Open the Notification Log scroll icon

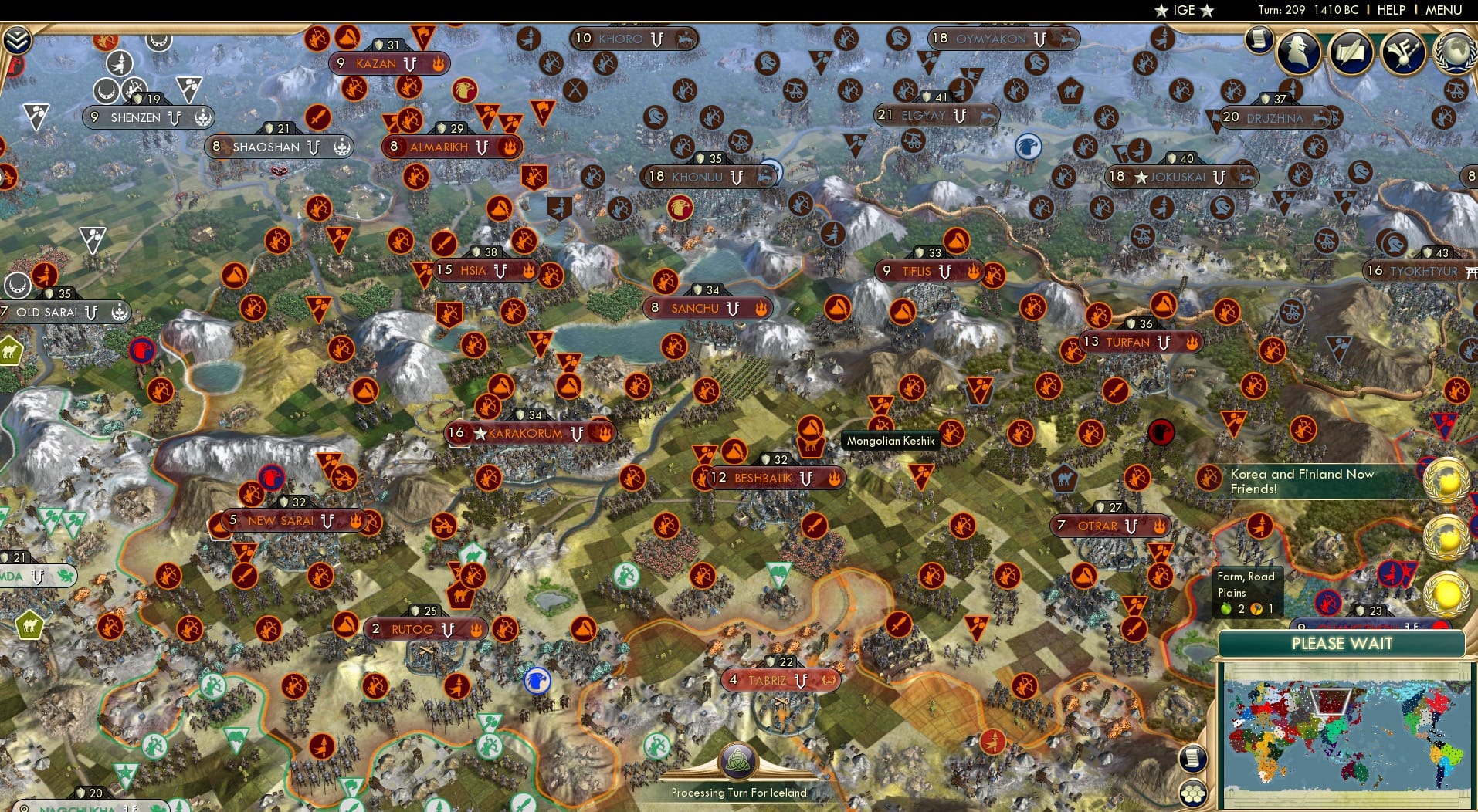point(1259,42)
